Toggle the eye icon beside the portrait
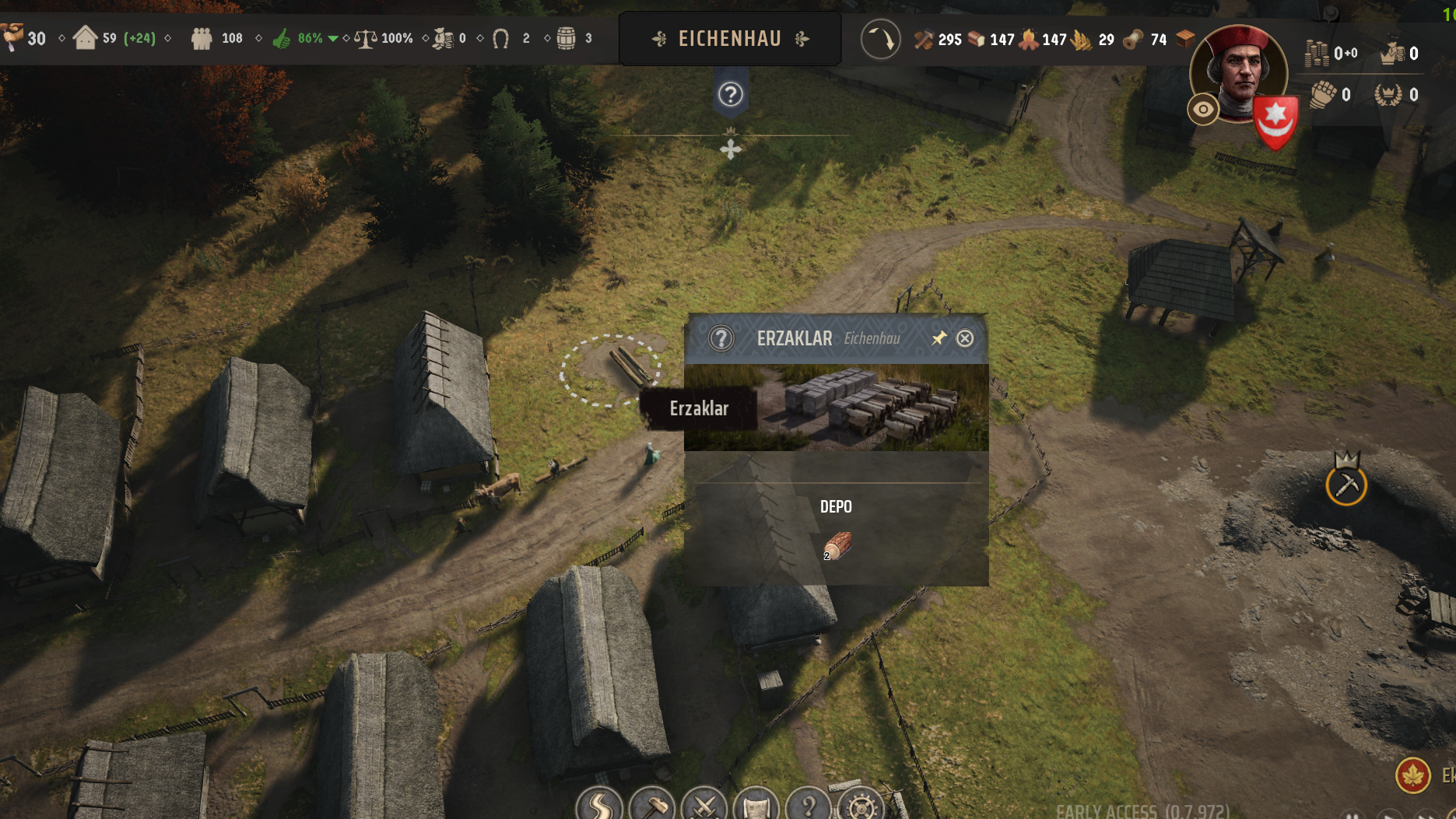Viewport: 1456px width, 819px height. click(x=1203, y=110)
